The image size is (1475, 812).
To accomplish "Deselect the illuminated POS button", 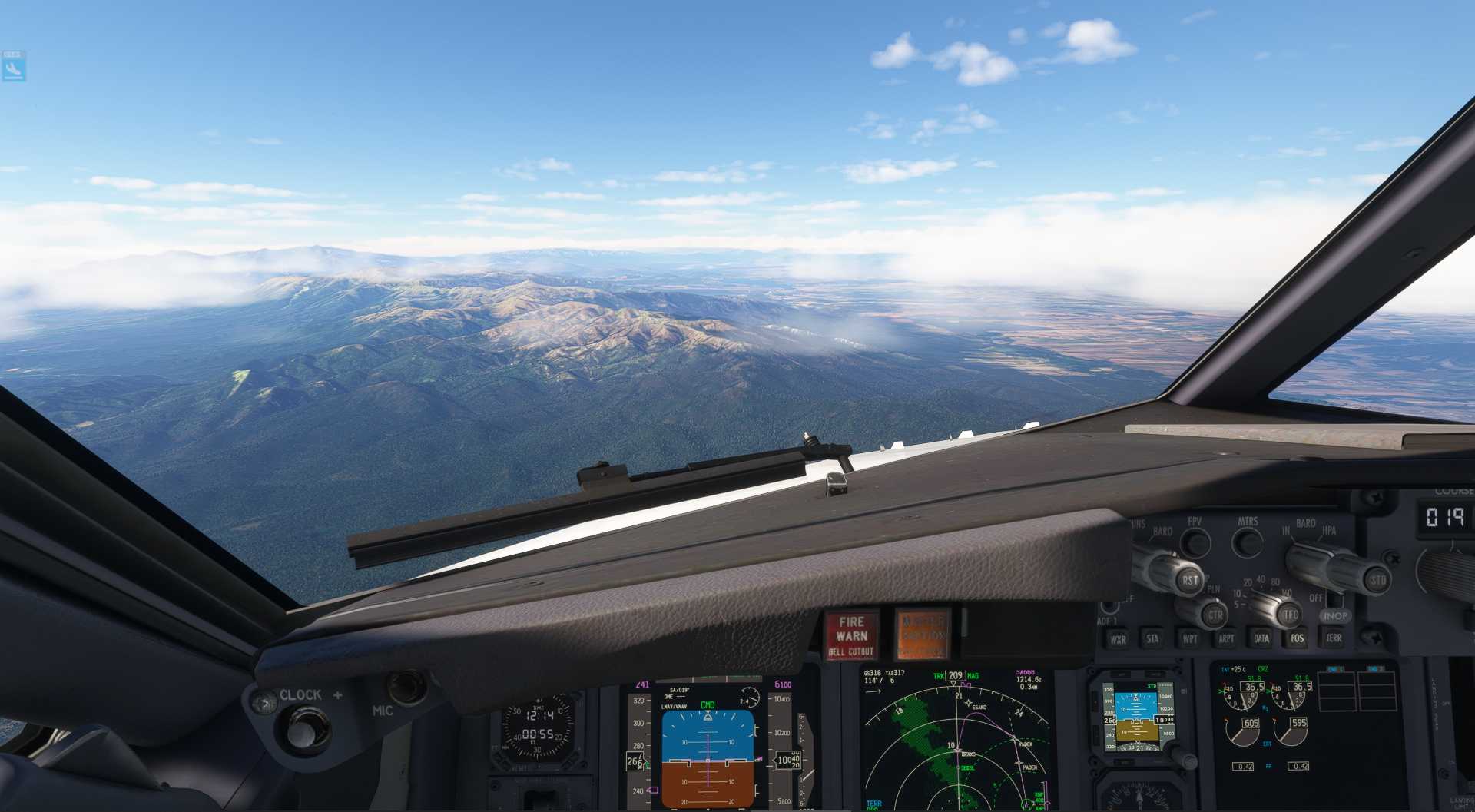I will pos(1298,638).
